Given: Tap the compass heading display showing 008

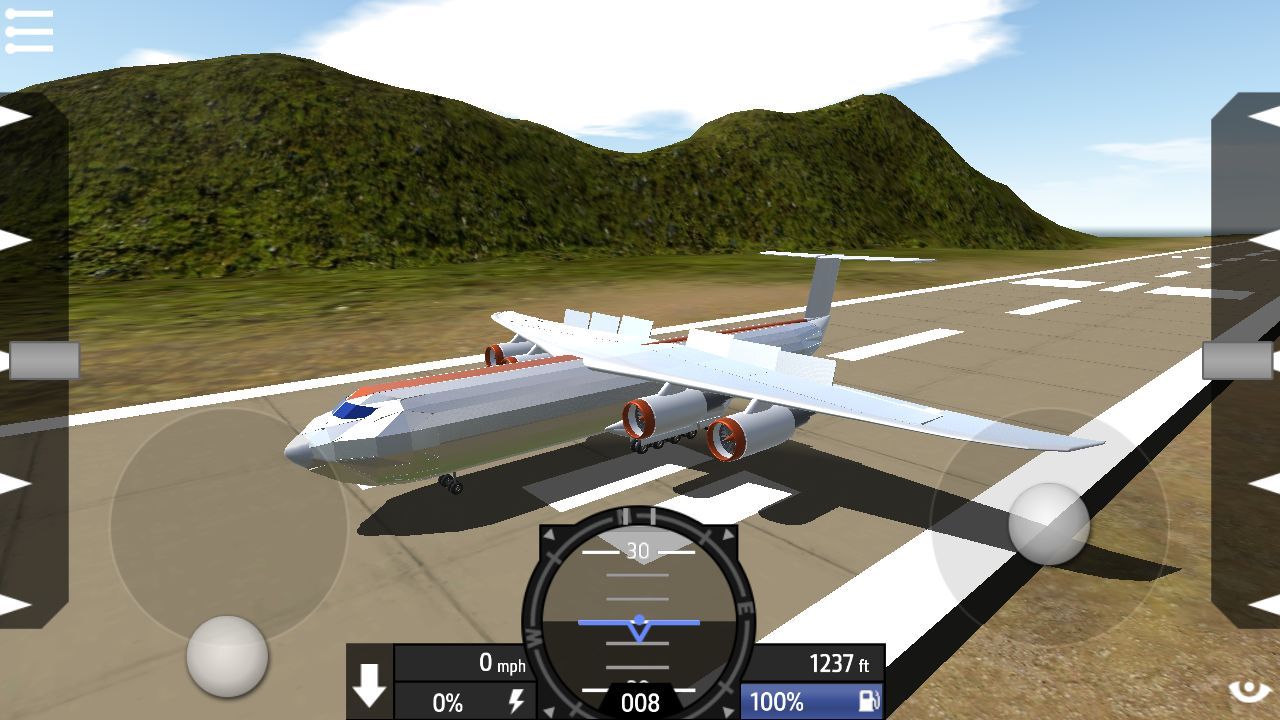Looking at the screenshot, I should [x=640, y=703].
